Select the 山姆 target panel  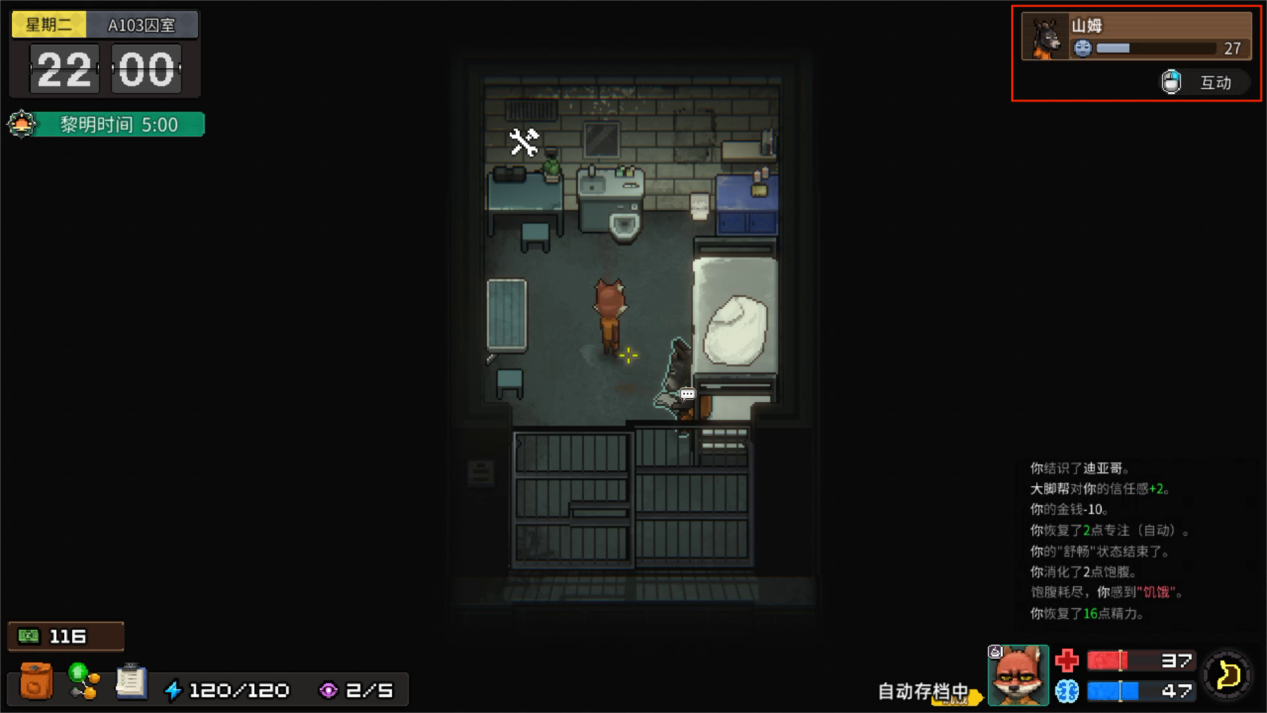(1136, 36)
